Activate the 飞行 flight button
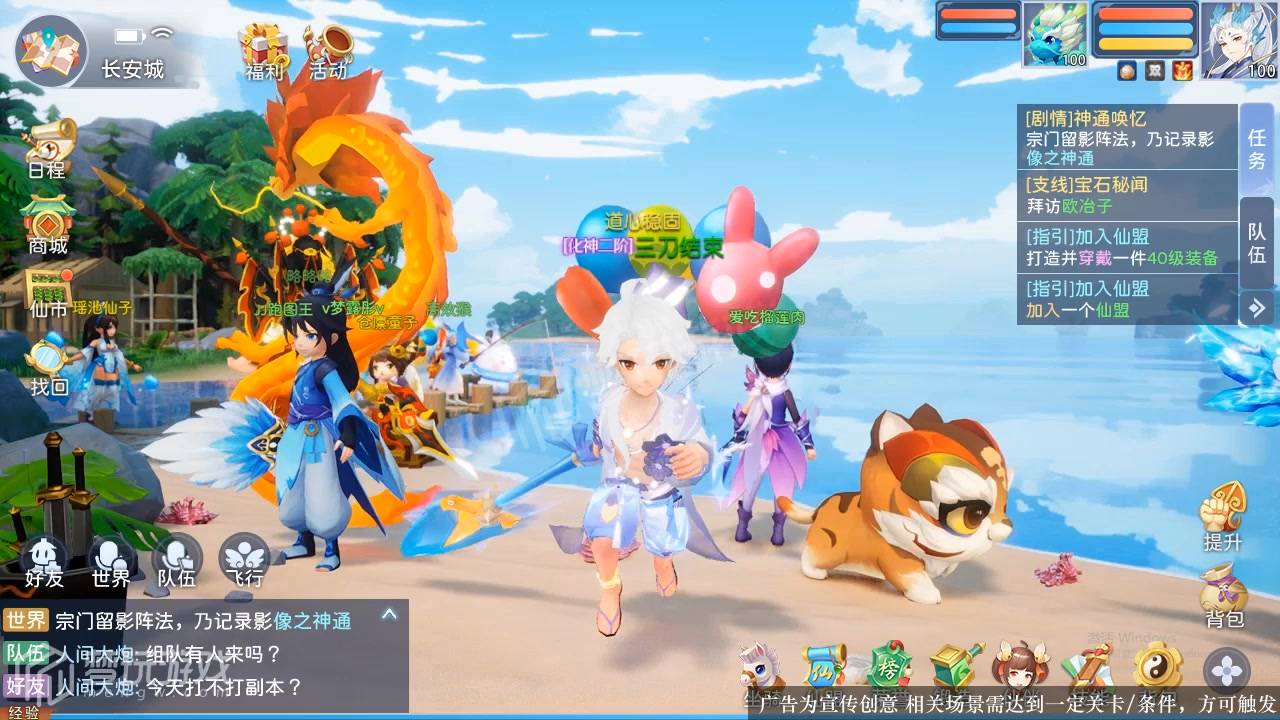Viewport: 1280px width, 720px height. [243, 561]
